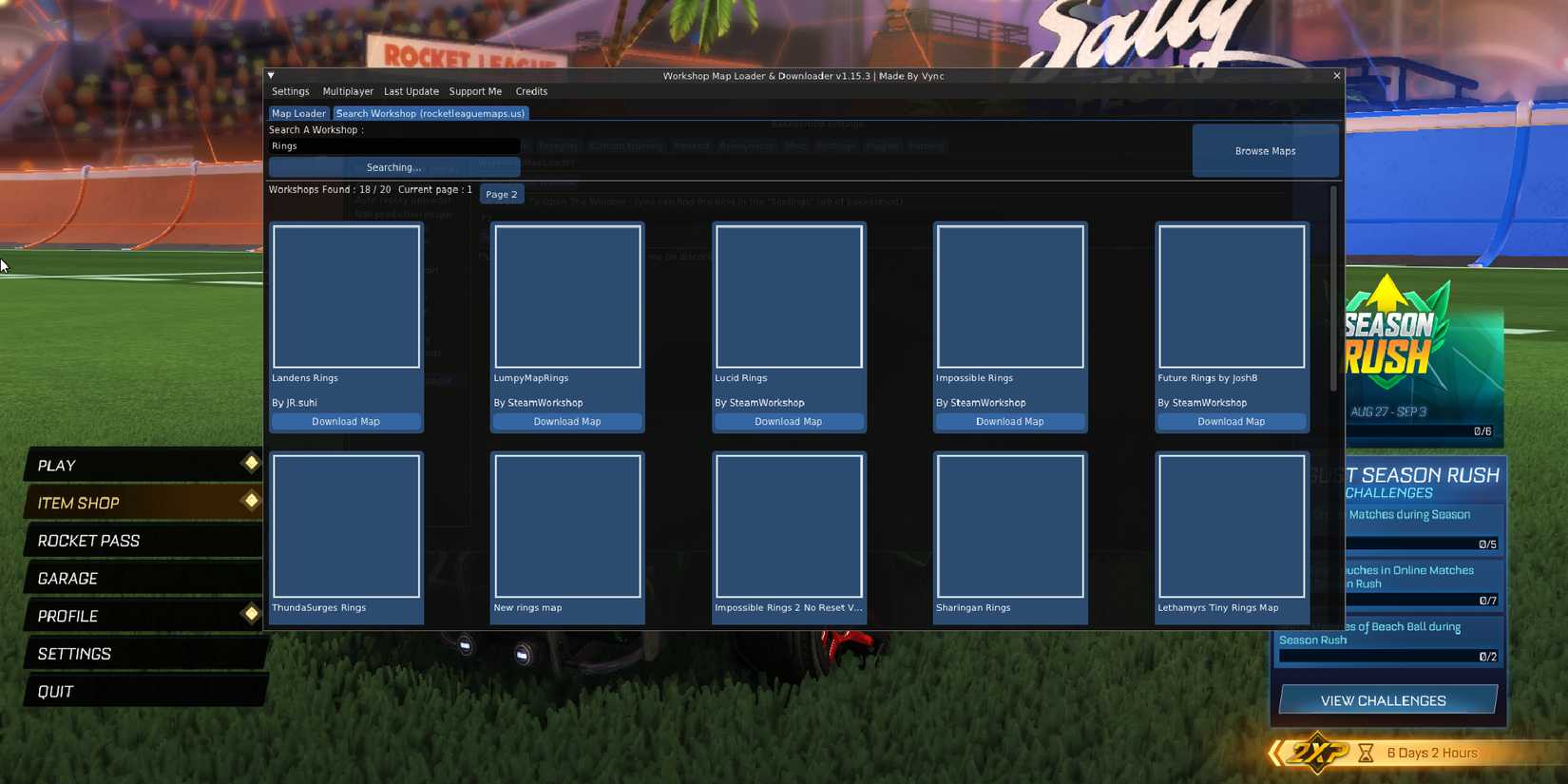Go to Page 2 of results

click(502, 194)
